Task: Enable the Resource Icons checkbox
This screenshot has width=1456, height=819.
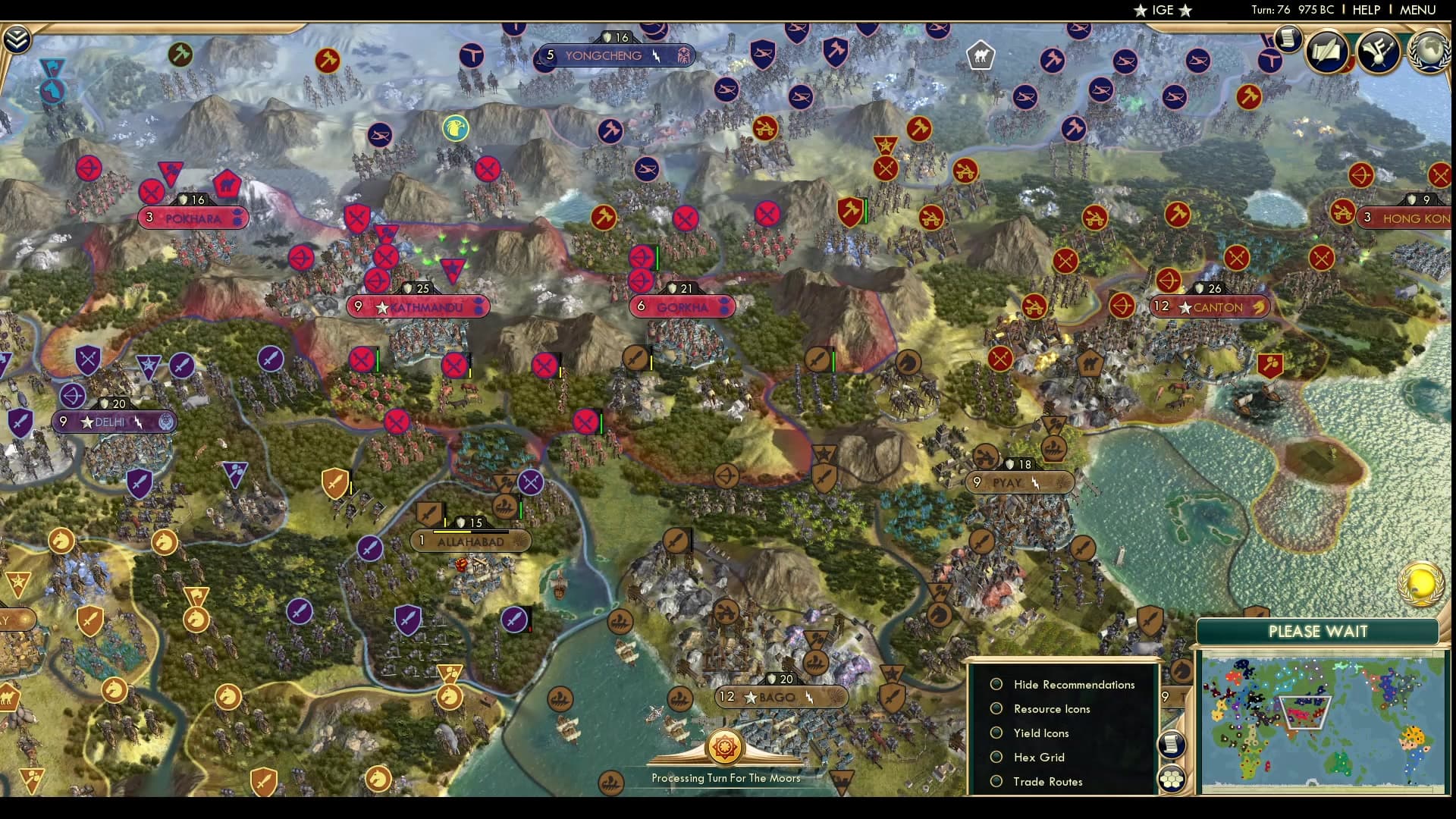Action: (996, 708)
